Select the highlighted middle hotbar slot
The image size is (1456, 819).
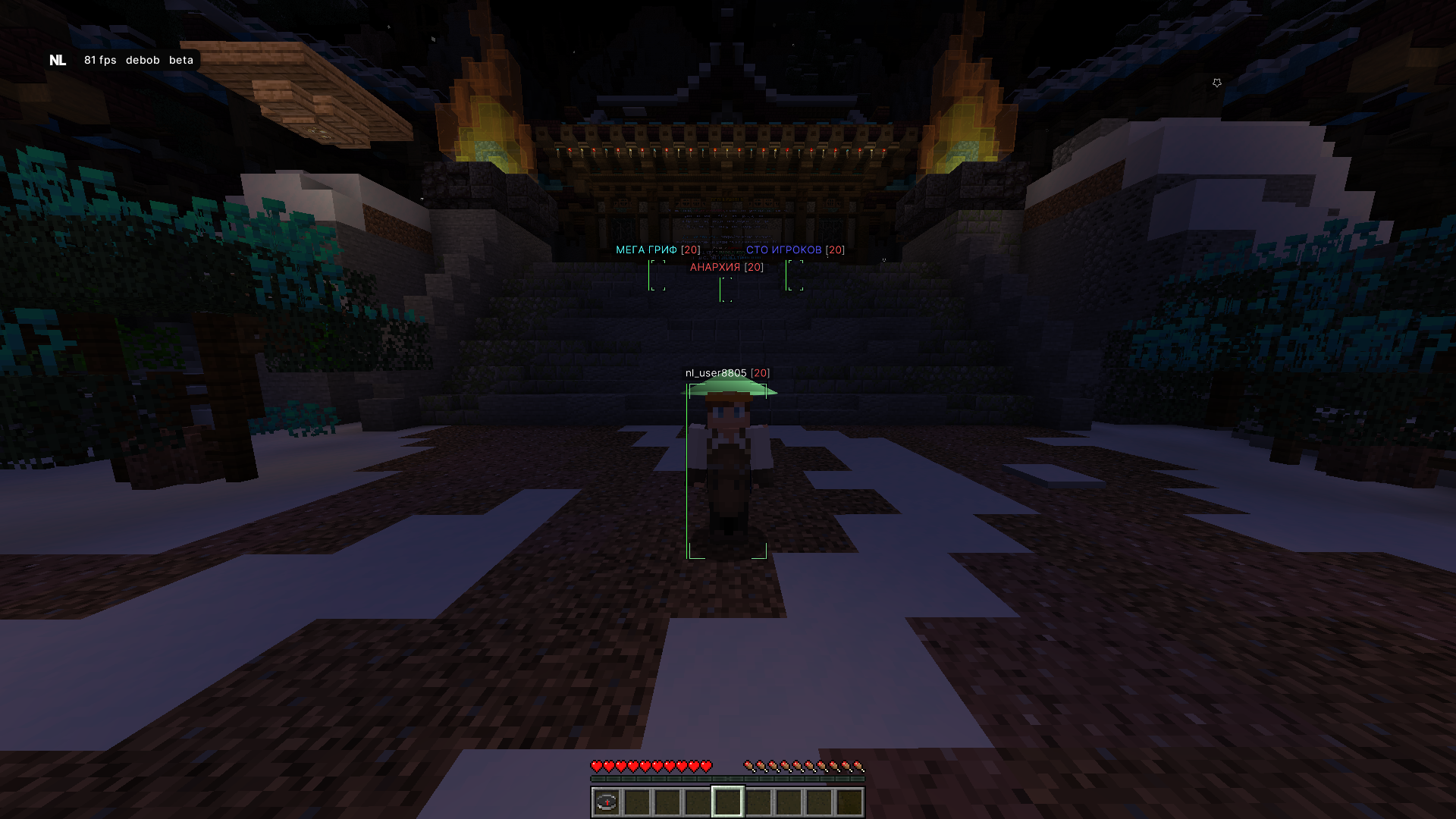click(x=728, y=802)
